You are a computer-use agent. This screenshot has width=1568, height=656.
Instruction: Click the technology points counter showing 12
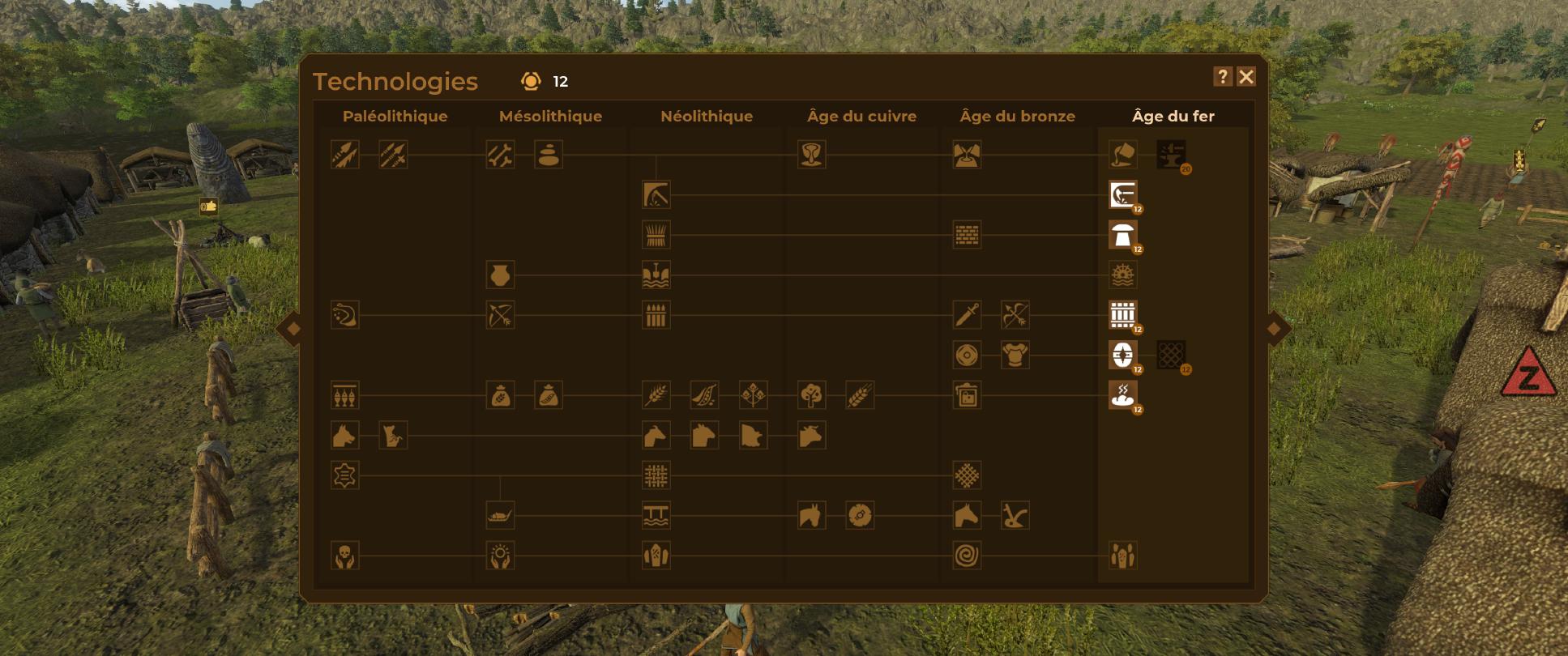point(541,81)
